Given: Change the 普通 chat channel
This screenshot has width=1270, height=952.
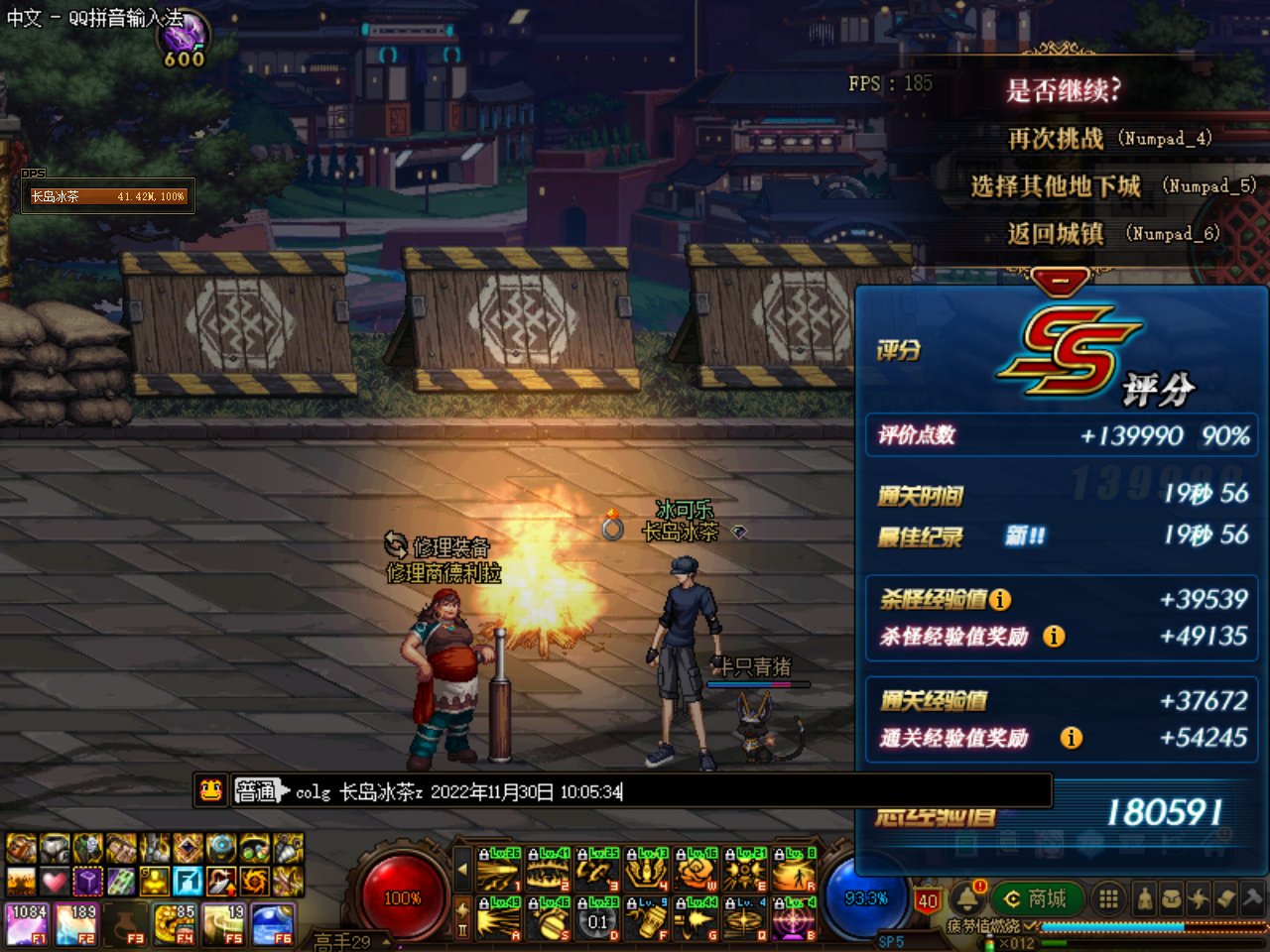Looking at the screenshot, I should tap(260, 790).
